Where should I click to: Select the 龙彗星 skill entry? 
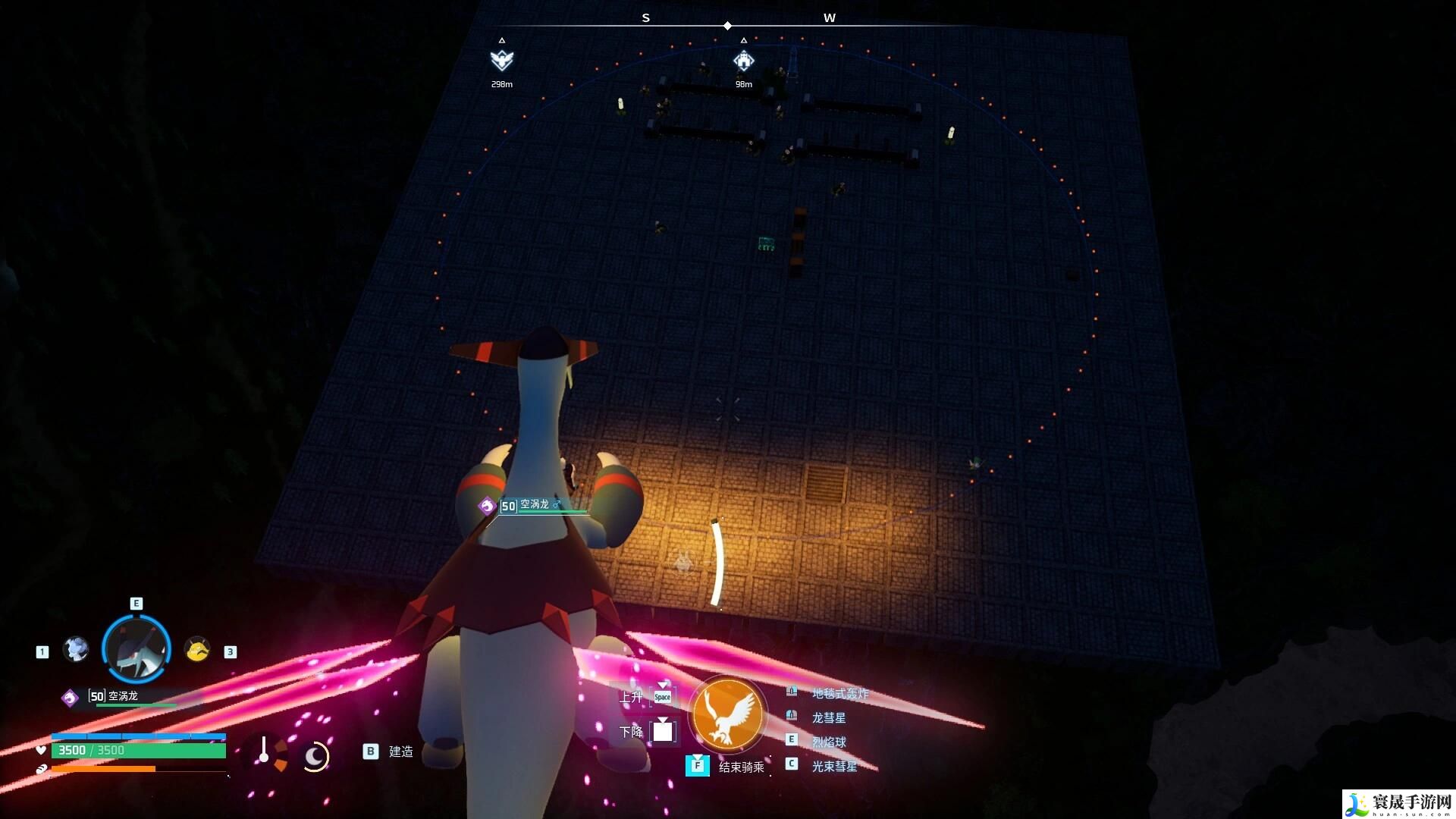pos(829,717)
